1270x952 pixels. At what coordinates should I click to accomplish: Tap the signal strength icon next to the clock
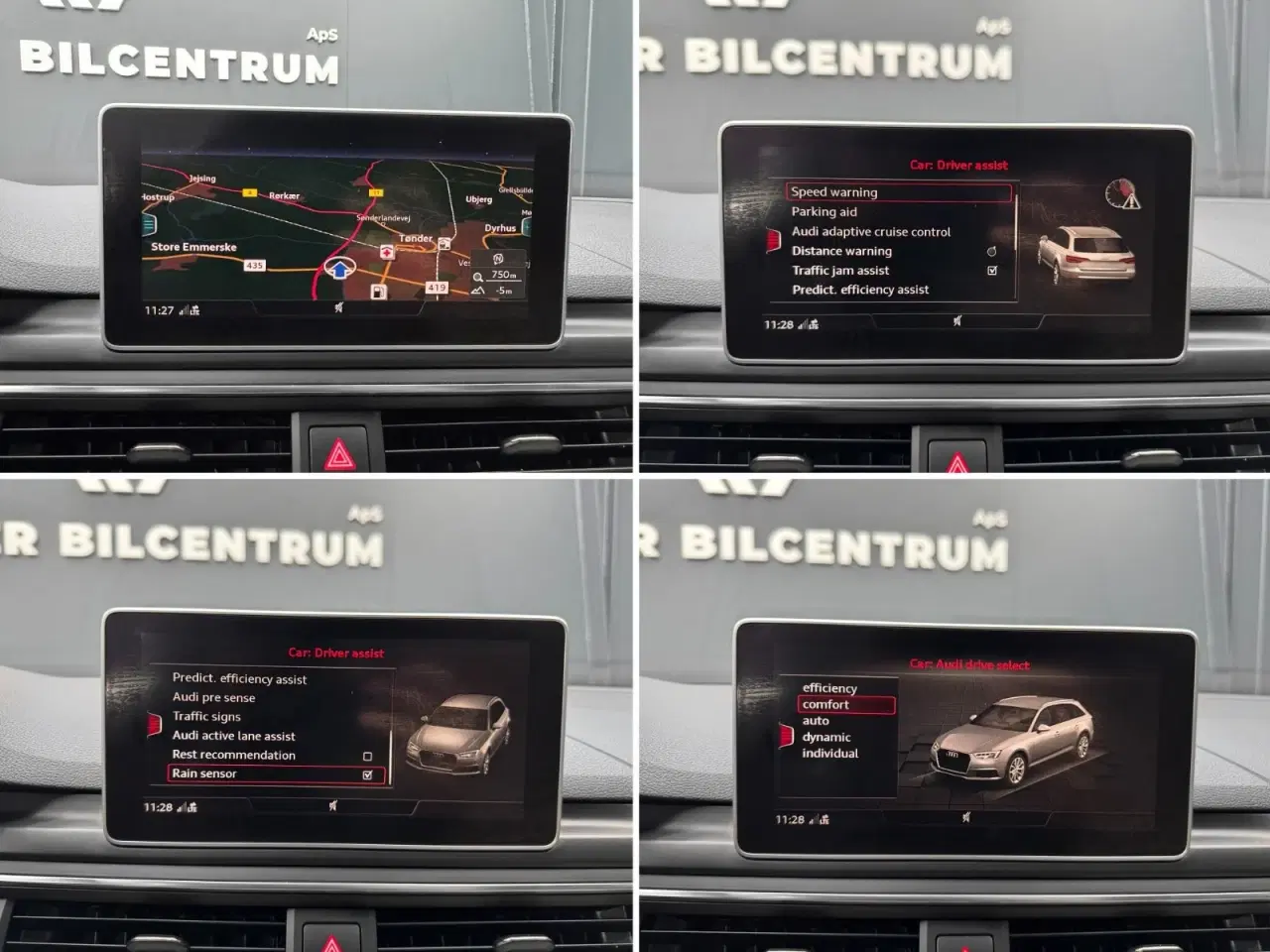pos(186,308)
